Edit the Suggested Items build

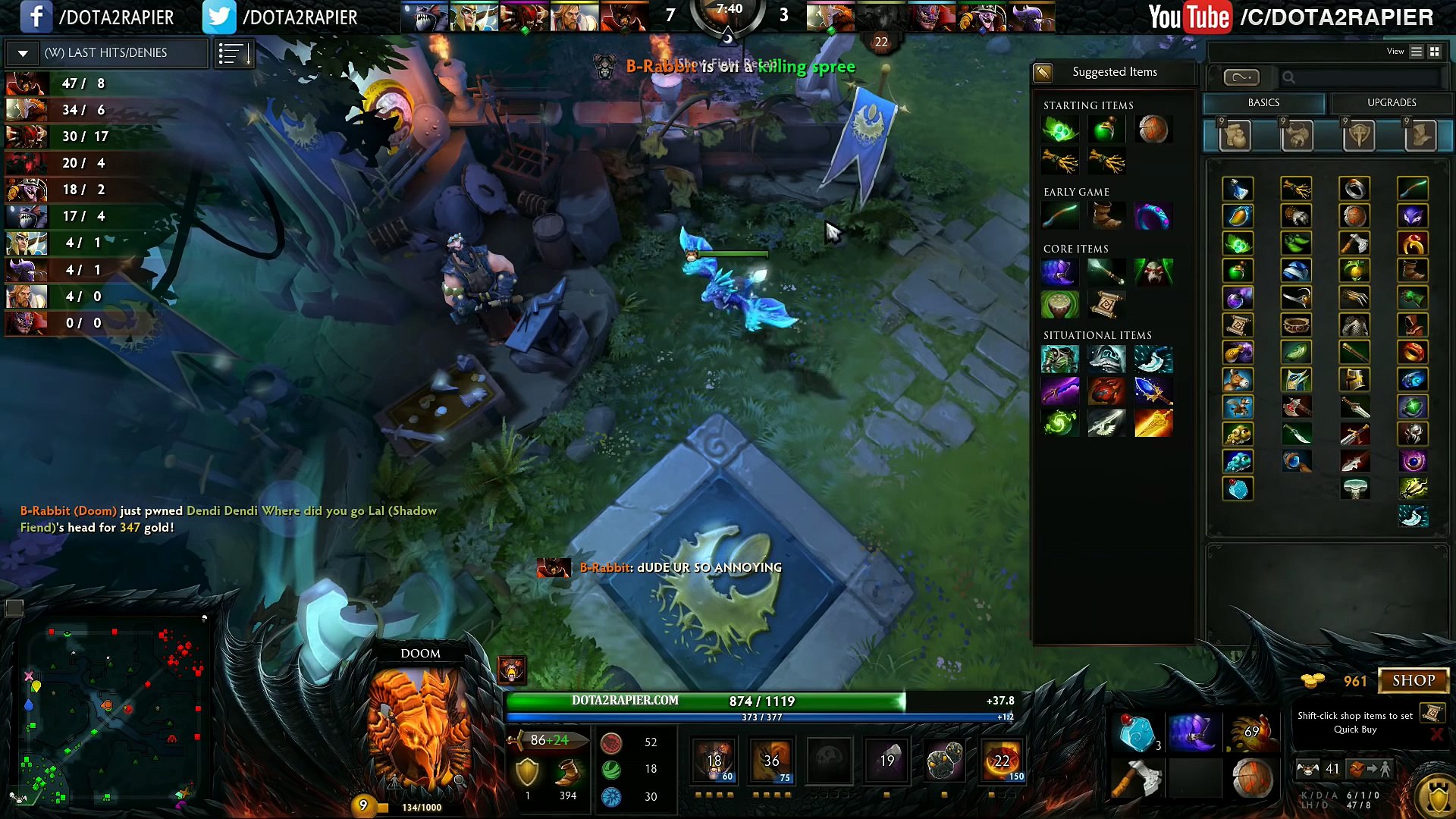pos(1043,72)
